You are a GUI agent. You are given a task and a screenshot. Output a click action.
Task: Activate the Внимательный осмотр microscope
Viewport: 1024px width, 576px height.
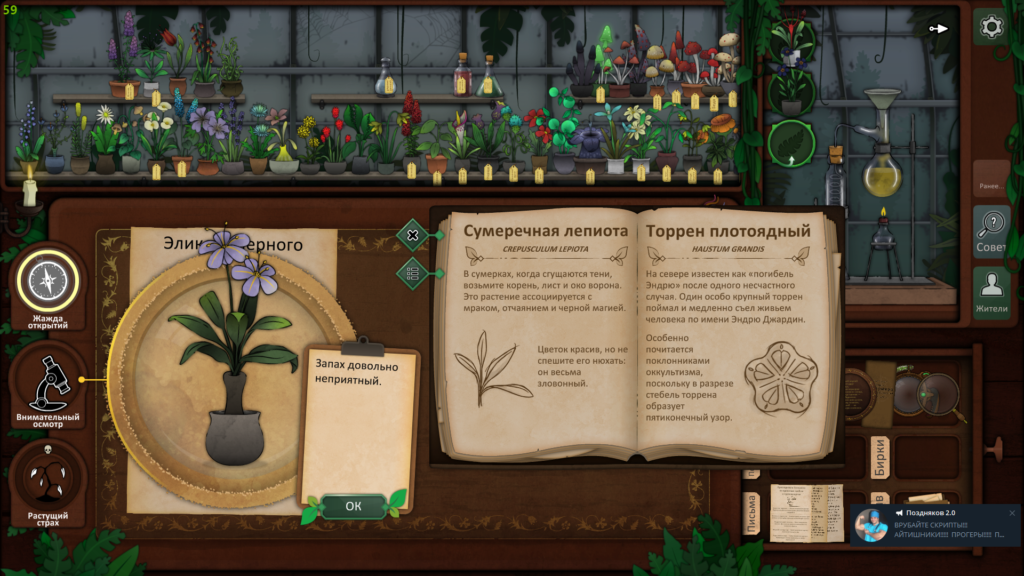(x=47, y=384)
